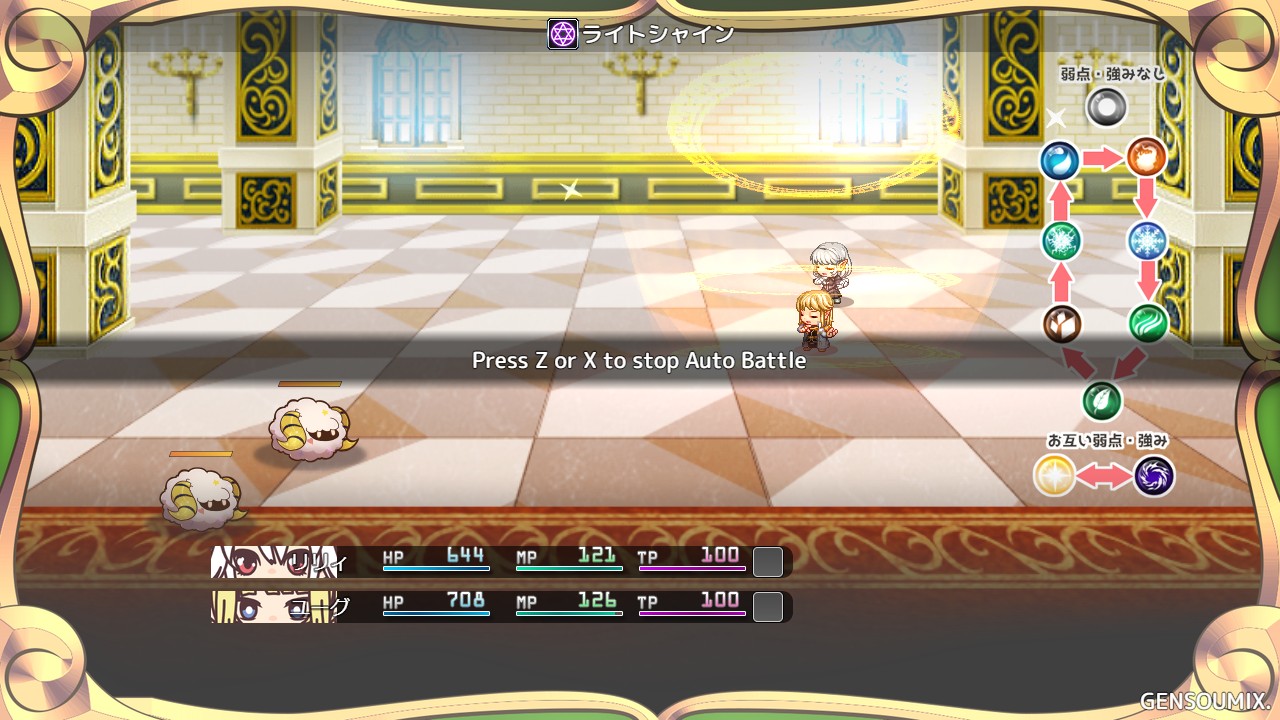Click the gray neutral element icon
This screenshot has width=1280, height=720.
click(1106, 106)
